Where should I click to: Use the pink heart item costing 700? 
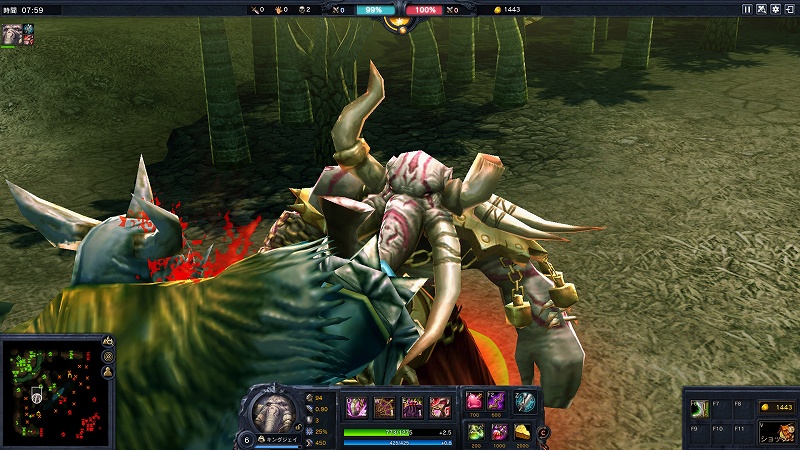tap(474, 401)
